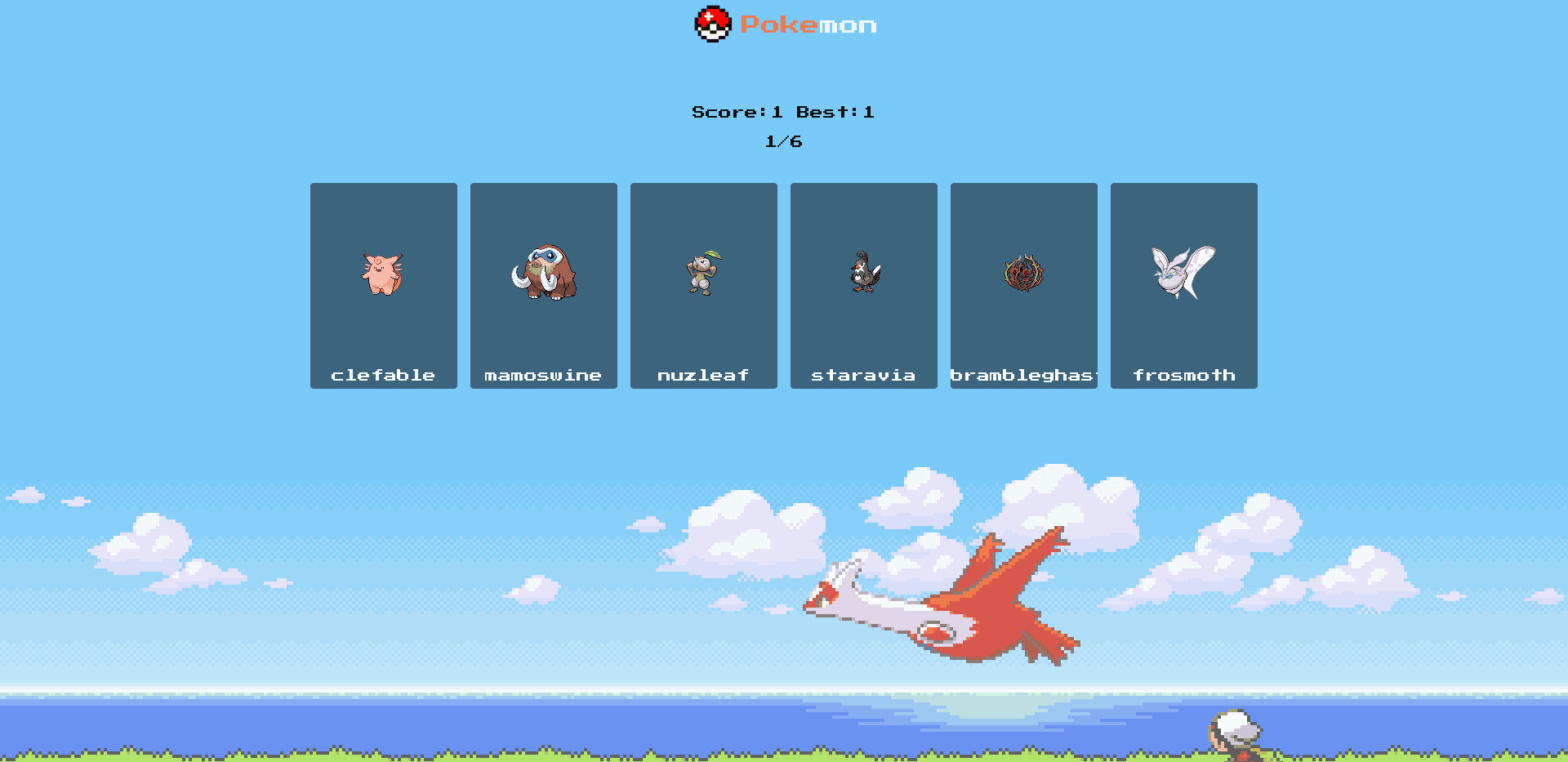Click the staravia name label
The image size is (1568, 762).
pyautogui.click(x=863, y=375)
